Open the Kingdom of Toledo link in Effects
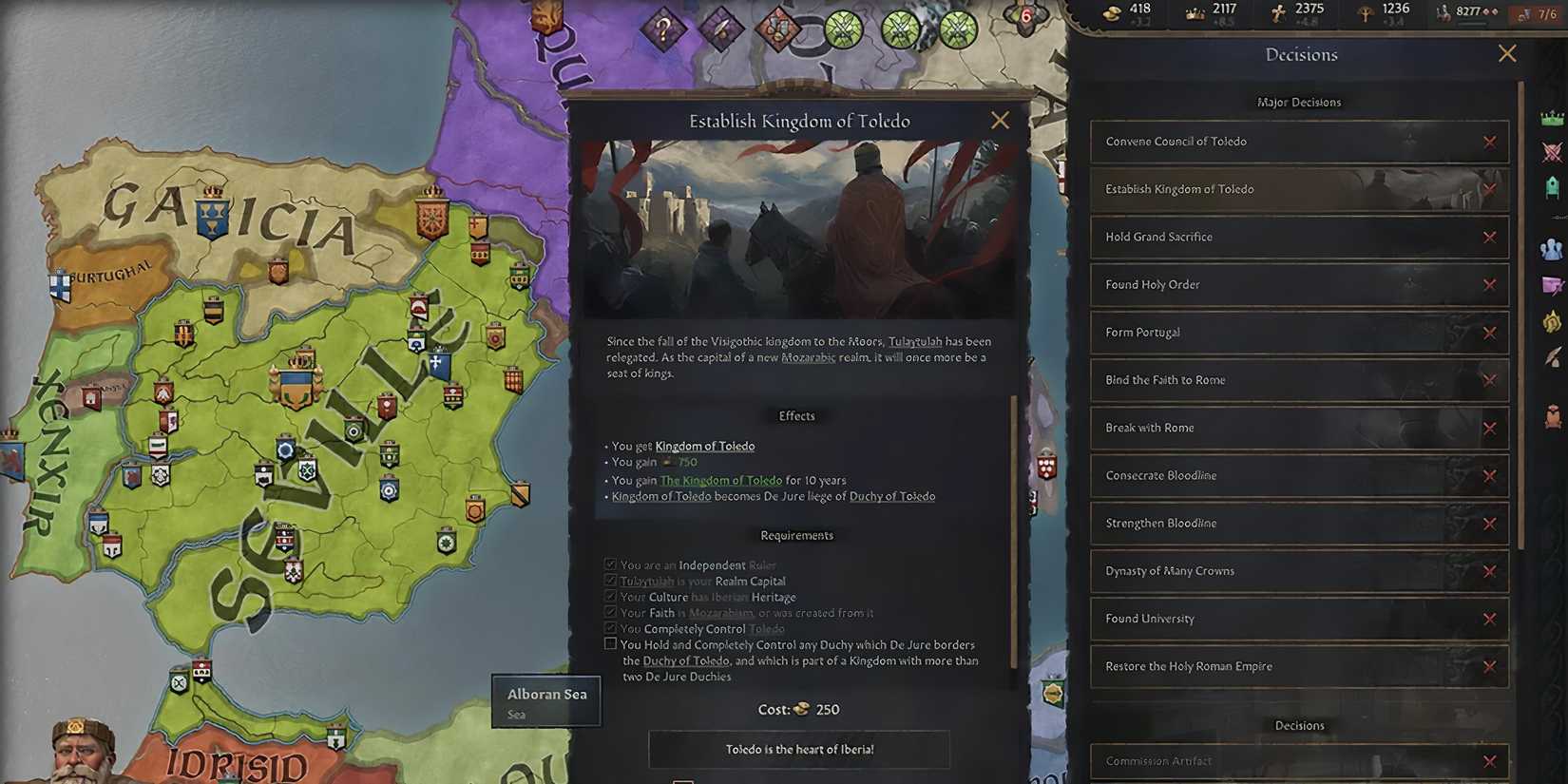Viewport: 1568px width, 784px height. coord(705,446)
